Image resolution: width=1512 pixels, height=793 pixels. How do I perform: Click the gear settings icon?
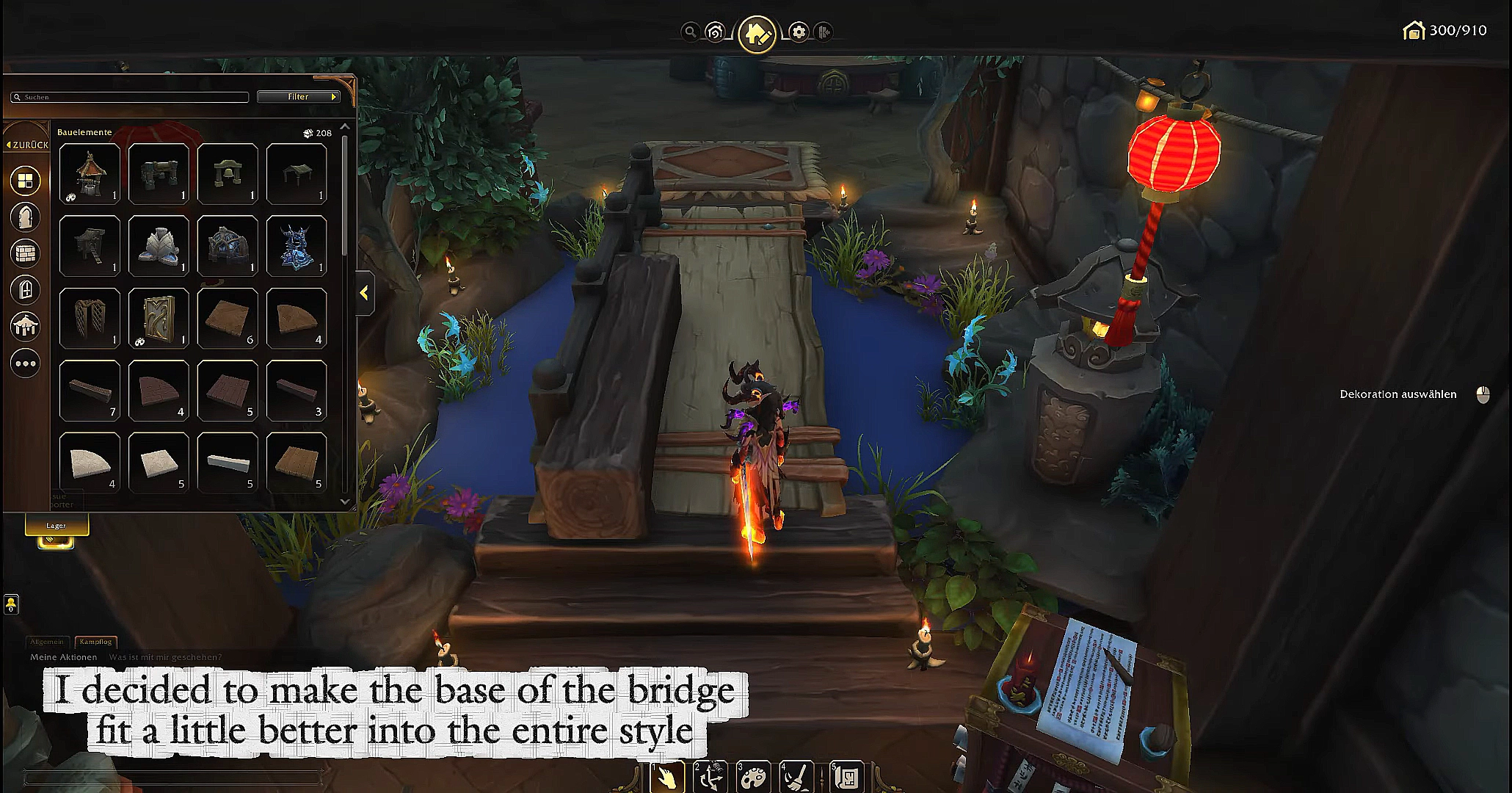coord(799,32)
